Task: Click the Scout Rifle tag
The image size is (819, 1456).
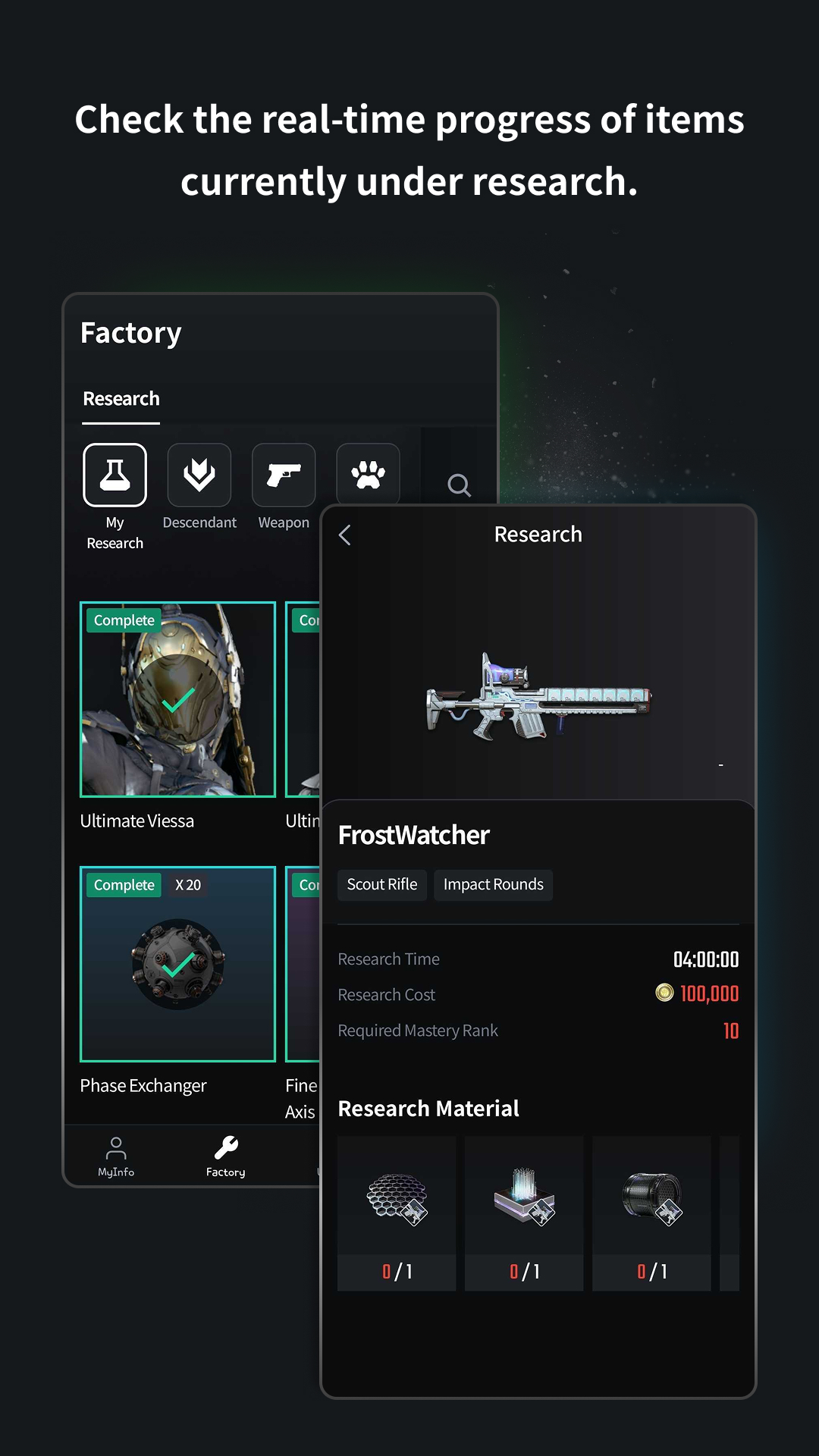Action: pos(382,885)
